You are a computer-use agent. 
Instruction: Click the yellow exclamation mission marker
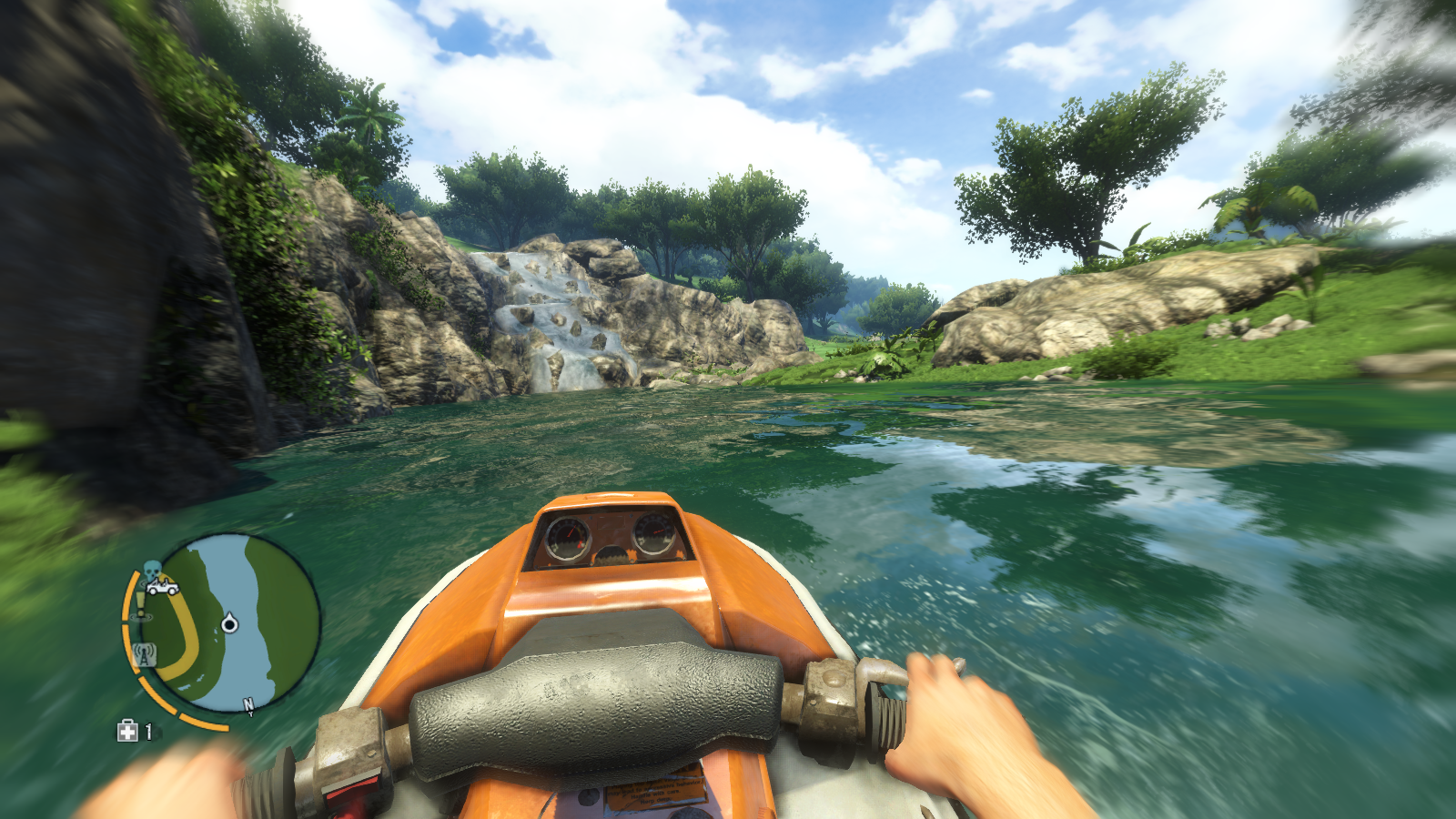point(139,603)
